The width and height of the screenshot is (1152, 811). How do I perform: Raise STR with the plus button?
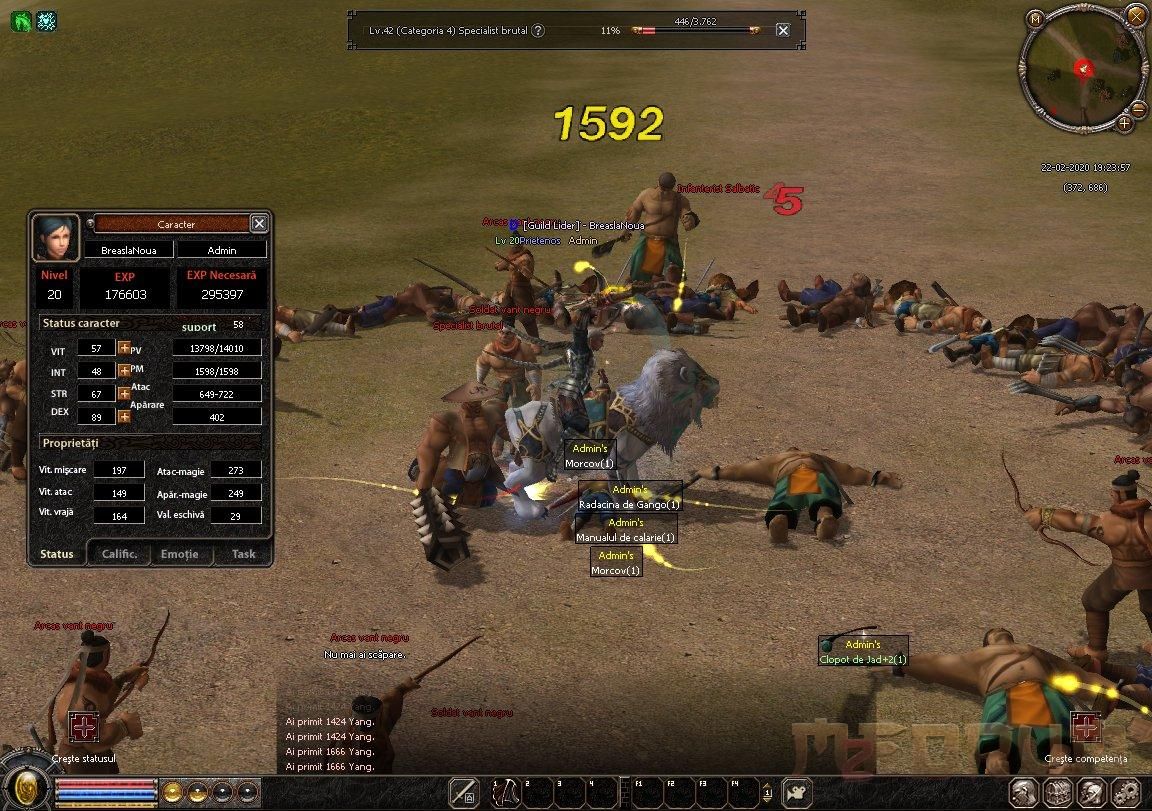(124, 394)
